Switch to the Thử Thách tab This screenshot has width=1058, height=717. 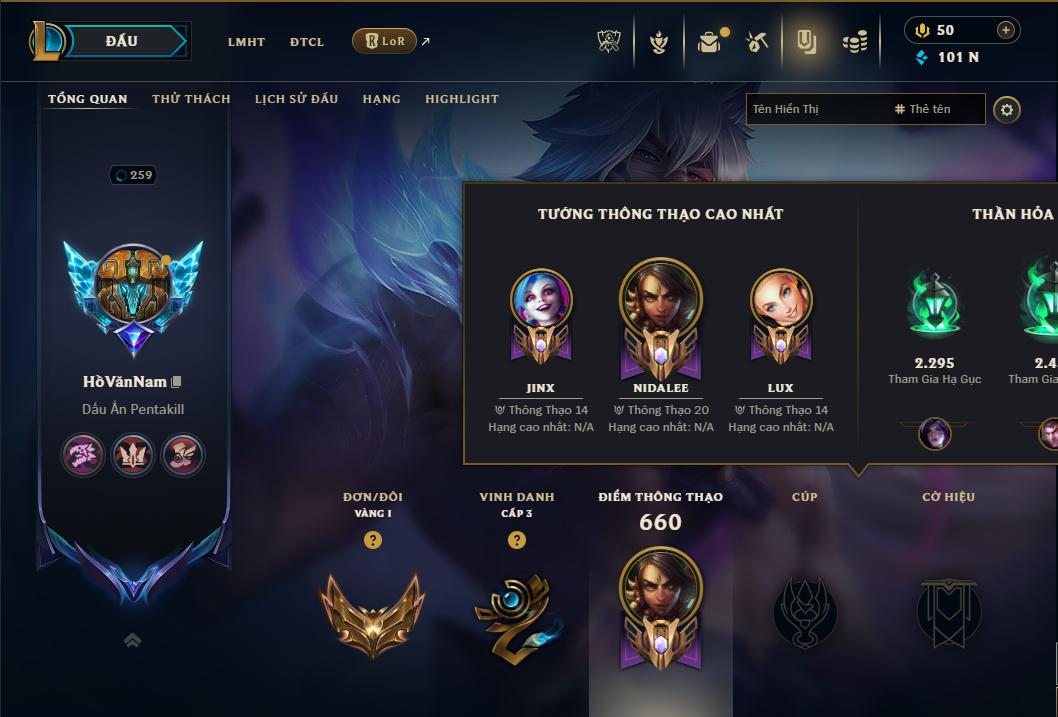coord(191,99)
